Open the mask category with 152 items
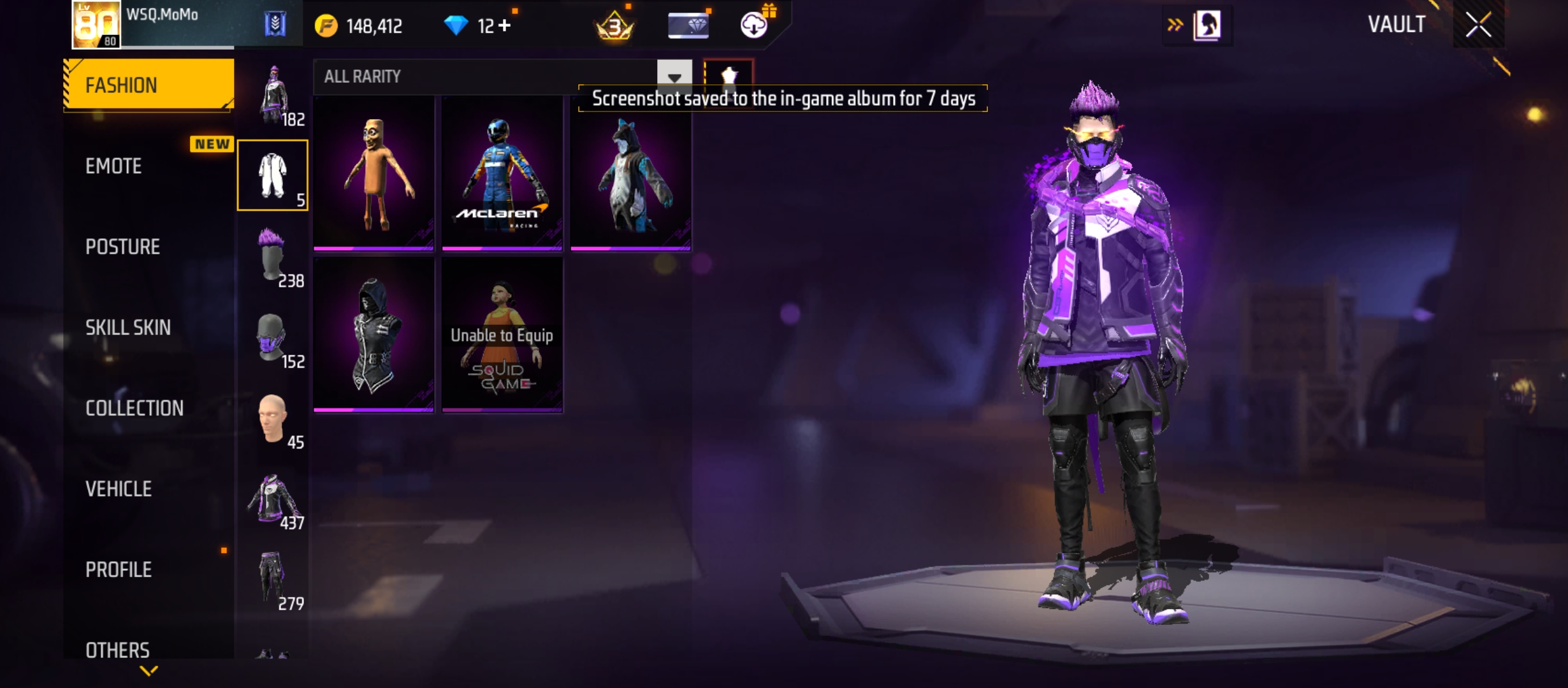 tap(273, 337)
